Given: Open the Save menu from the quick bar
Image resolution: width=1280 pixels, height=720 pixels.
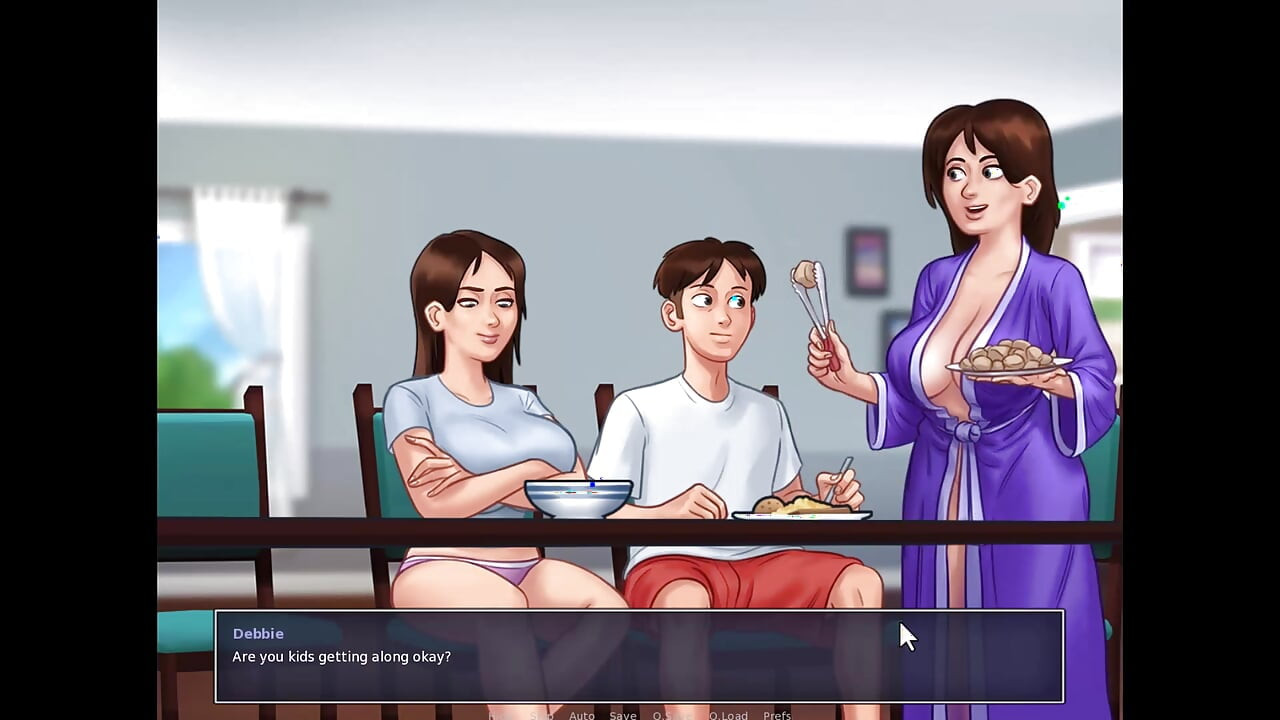Looking at the screenshot, I should coord(623,715).
